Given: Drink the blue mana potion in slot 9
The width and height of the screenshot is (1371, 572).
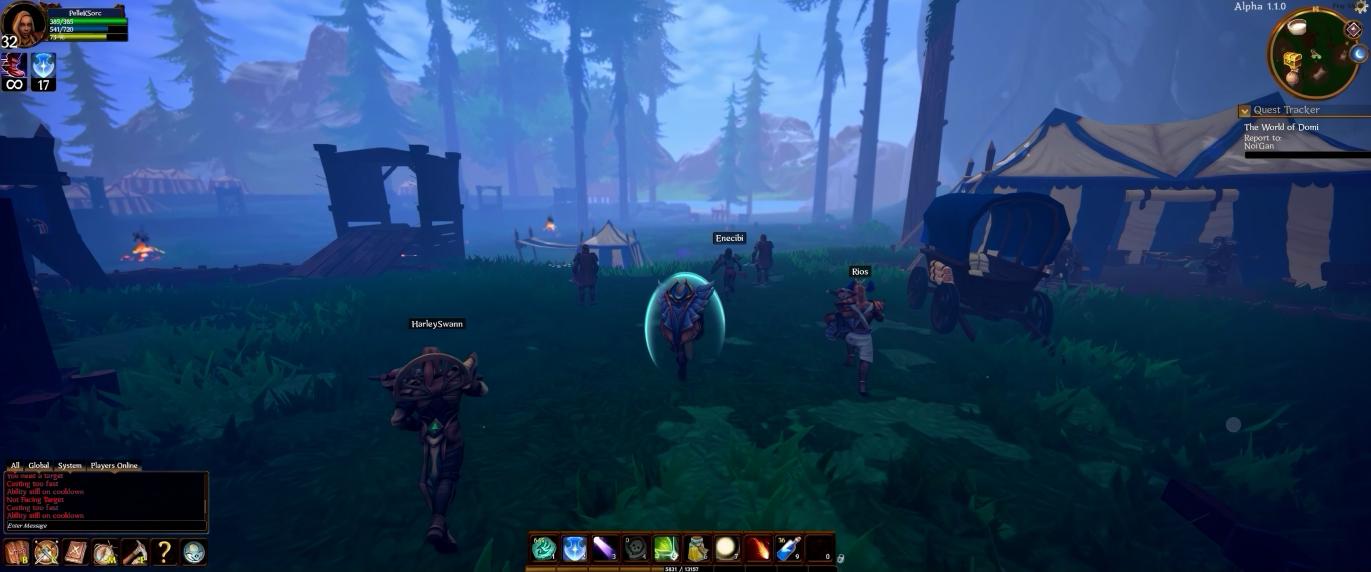Looking at the screenshot, I should pyautogui.click(x=788, y=548).
